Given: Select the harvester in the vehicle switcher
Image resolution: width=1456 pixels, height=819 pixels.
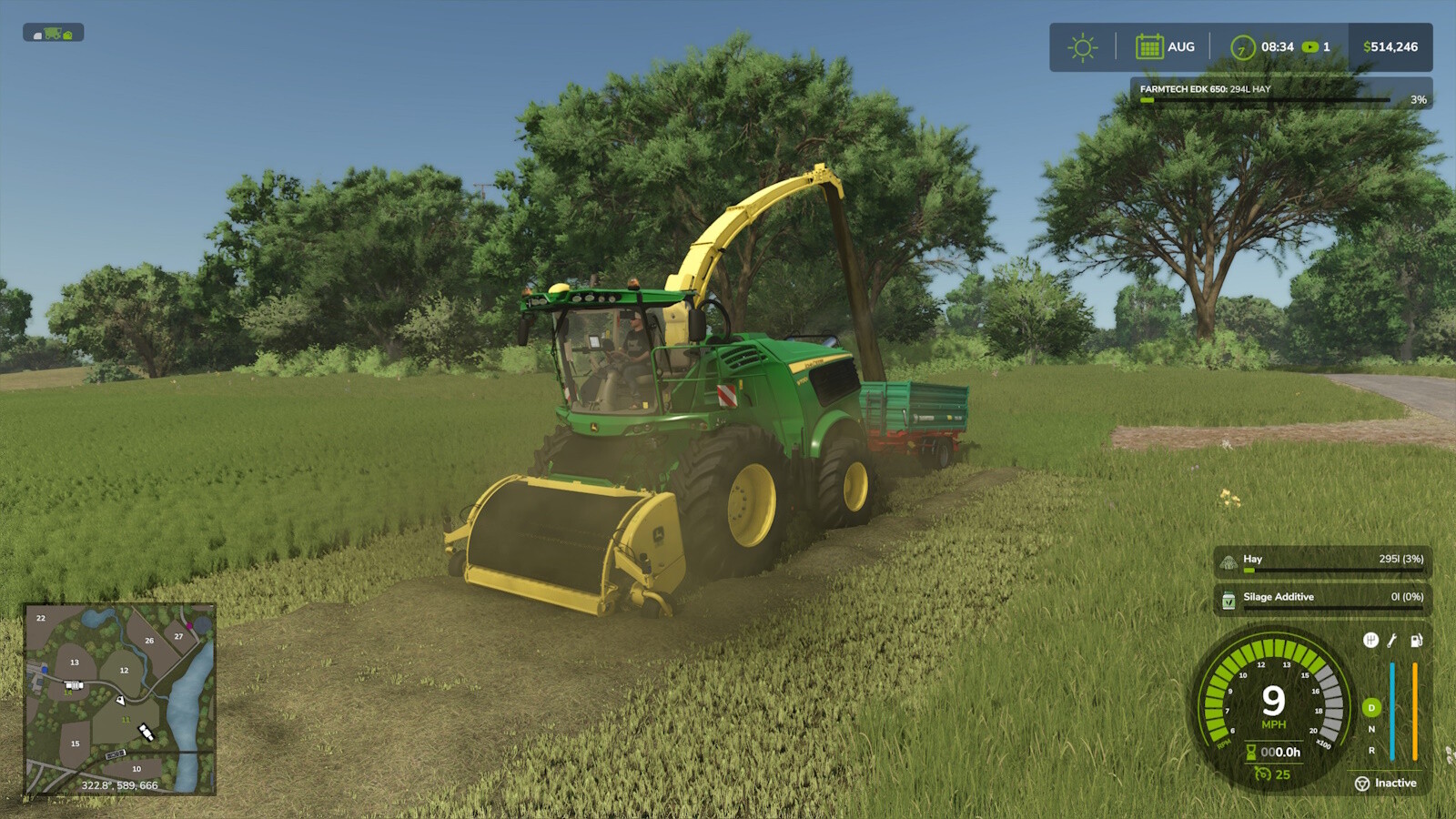Looking at the screenshot, I should [x=53, y=35].
